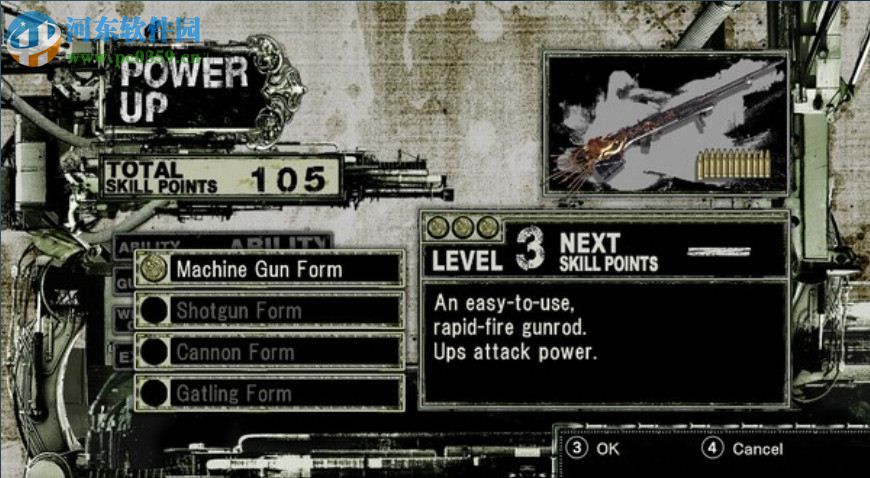Highlight the Gatling Form entry
The image size is (870, 478).
(268, 393)
